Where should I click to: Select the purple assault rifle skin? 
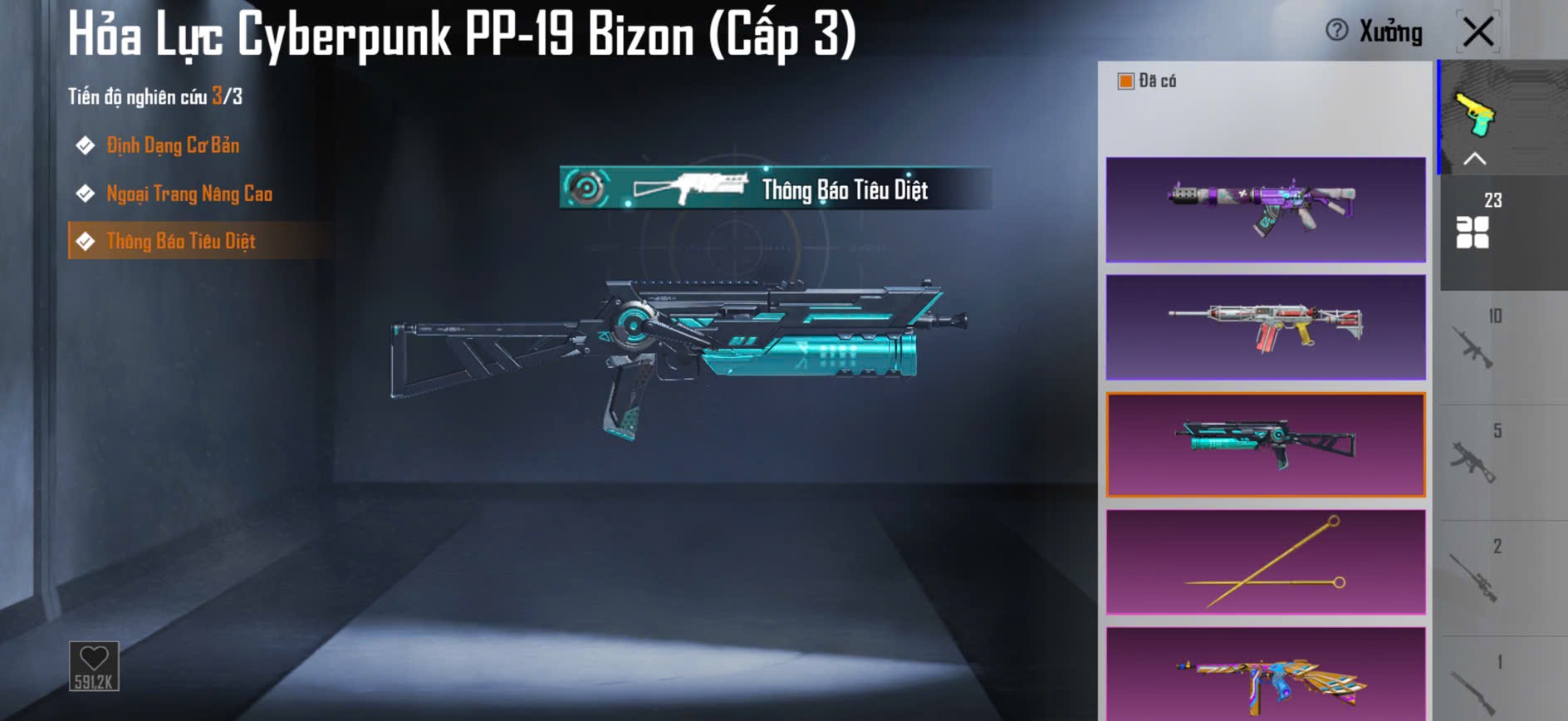1265,209
